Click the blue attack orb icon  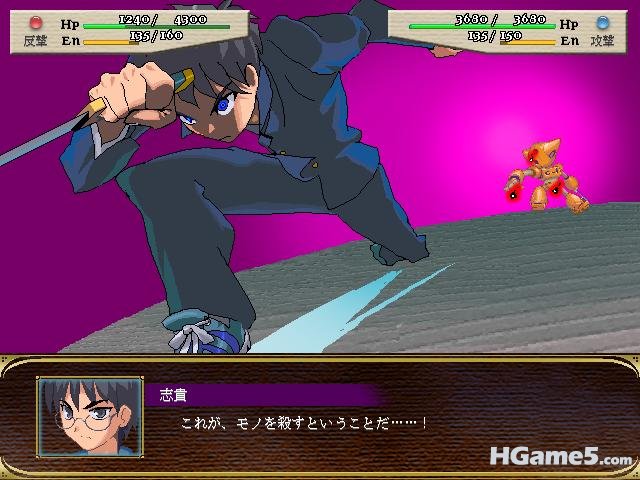coord(601,21)
